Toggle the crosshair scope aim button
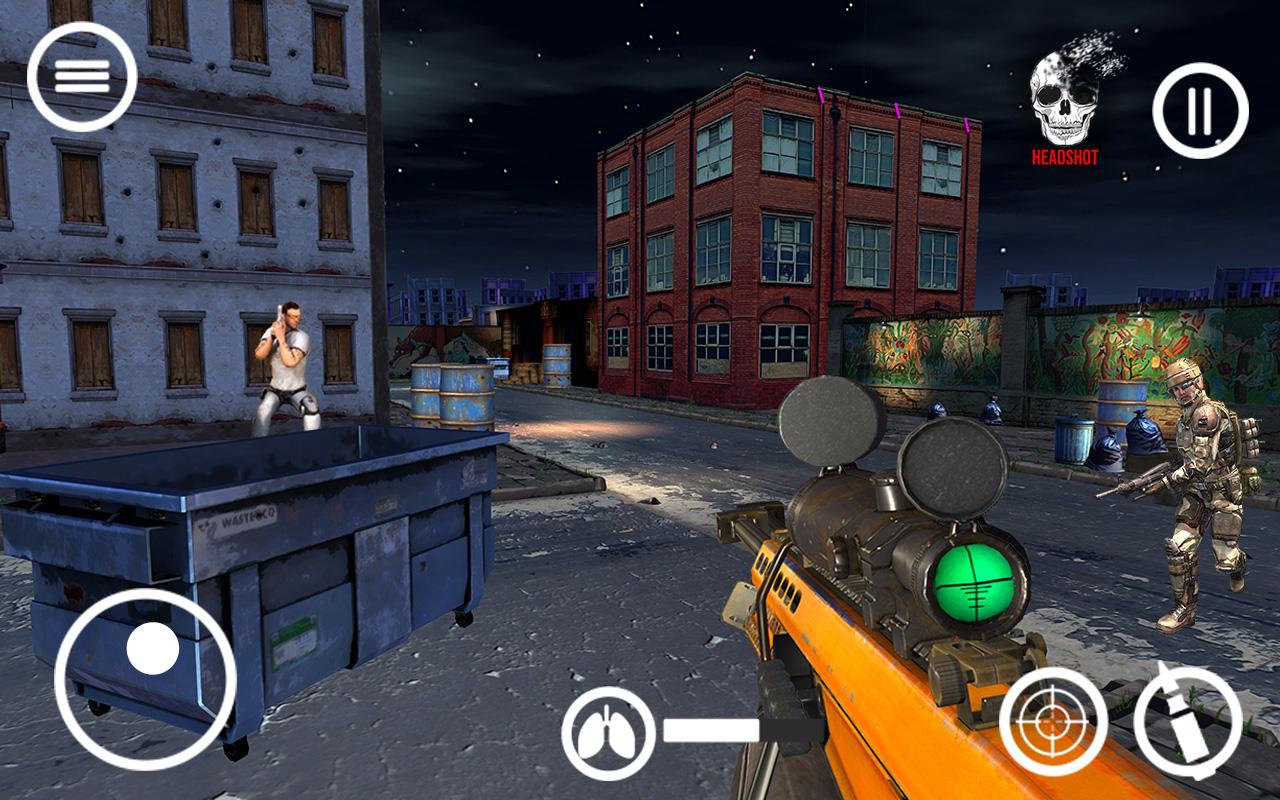Viewport: 1280px width, 800px height. pyautogui.click(x=1053, y=720)
